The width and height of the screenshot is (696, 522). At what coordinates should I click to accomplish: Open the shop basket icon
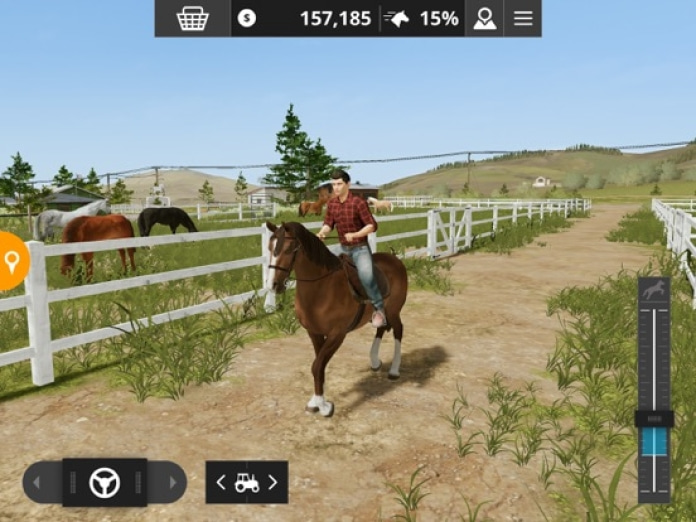192,18
